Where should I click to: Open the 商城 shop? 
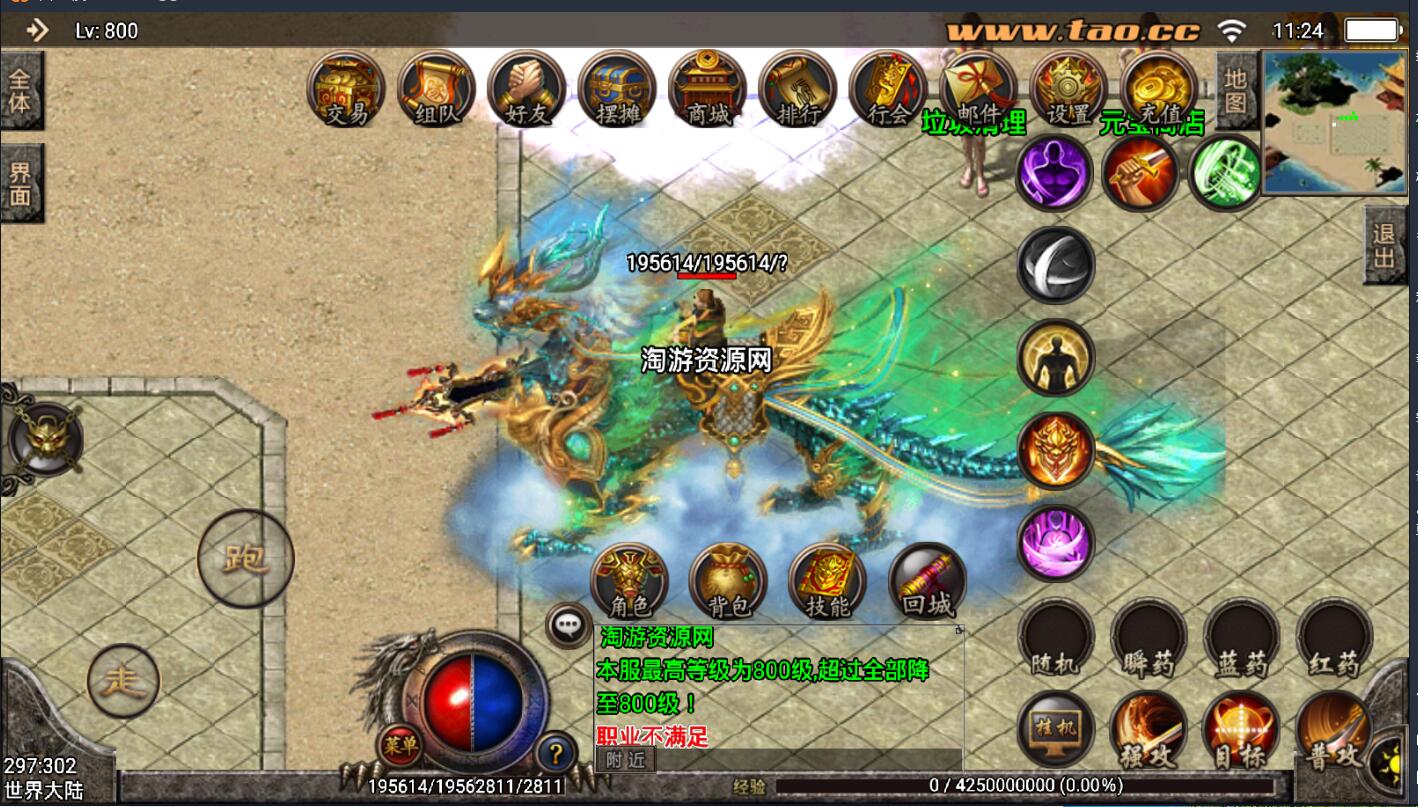707,88
